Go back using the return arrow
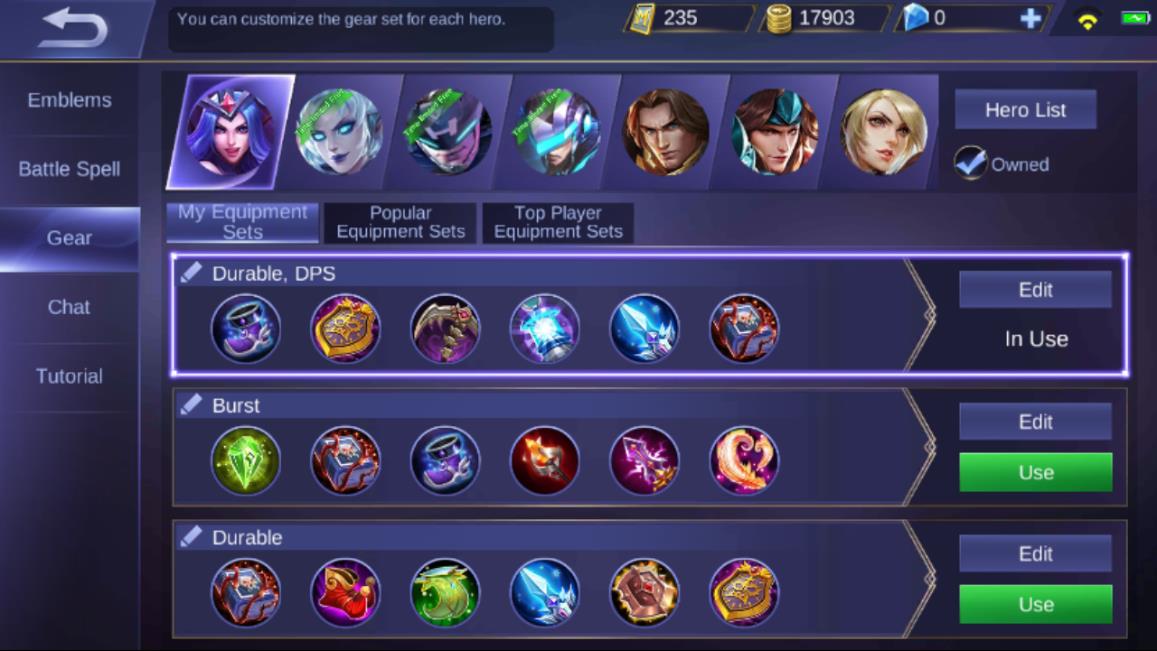The height and width of the screenshot is (651, 1157). point(74,28)
